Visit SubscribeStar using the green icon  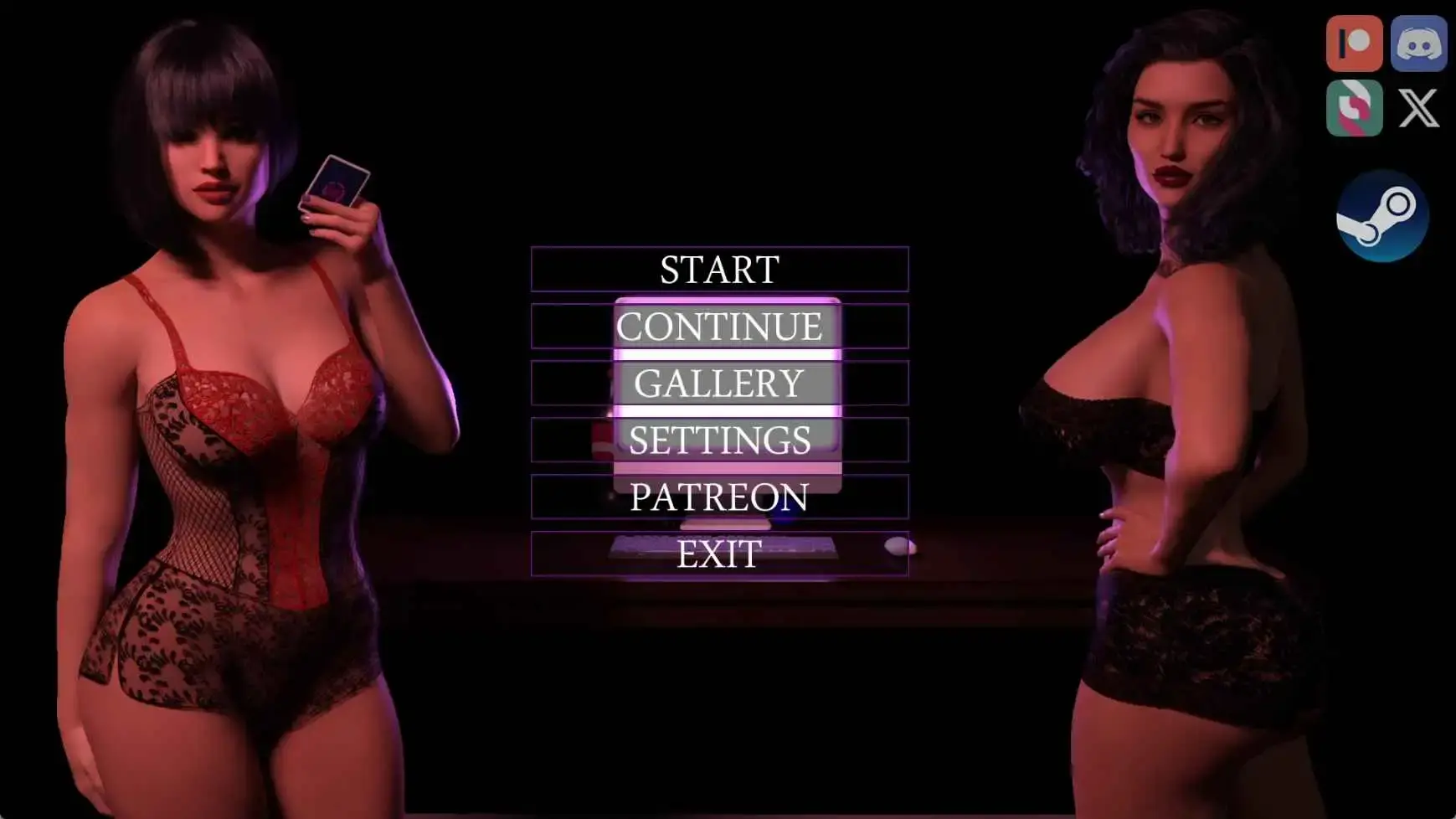pos(1354,109)
